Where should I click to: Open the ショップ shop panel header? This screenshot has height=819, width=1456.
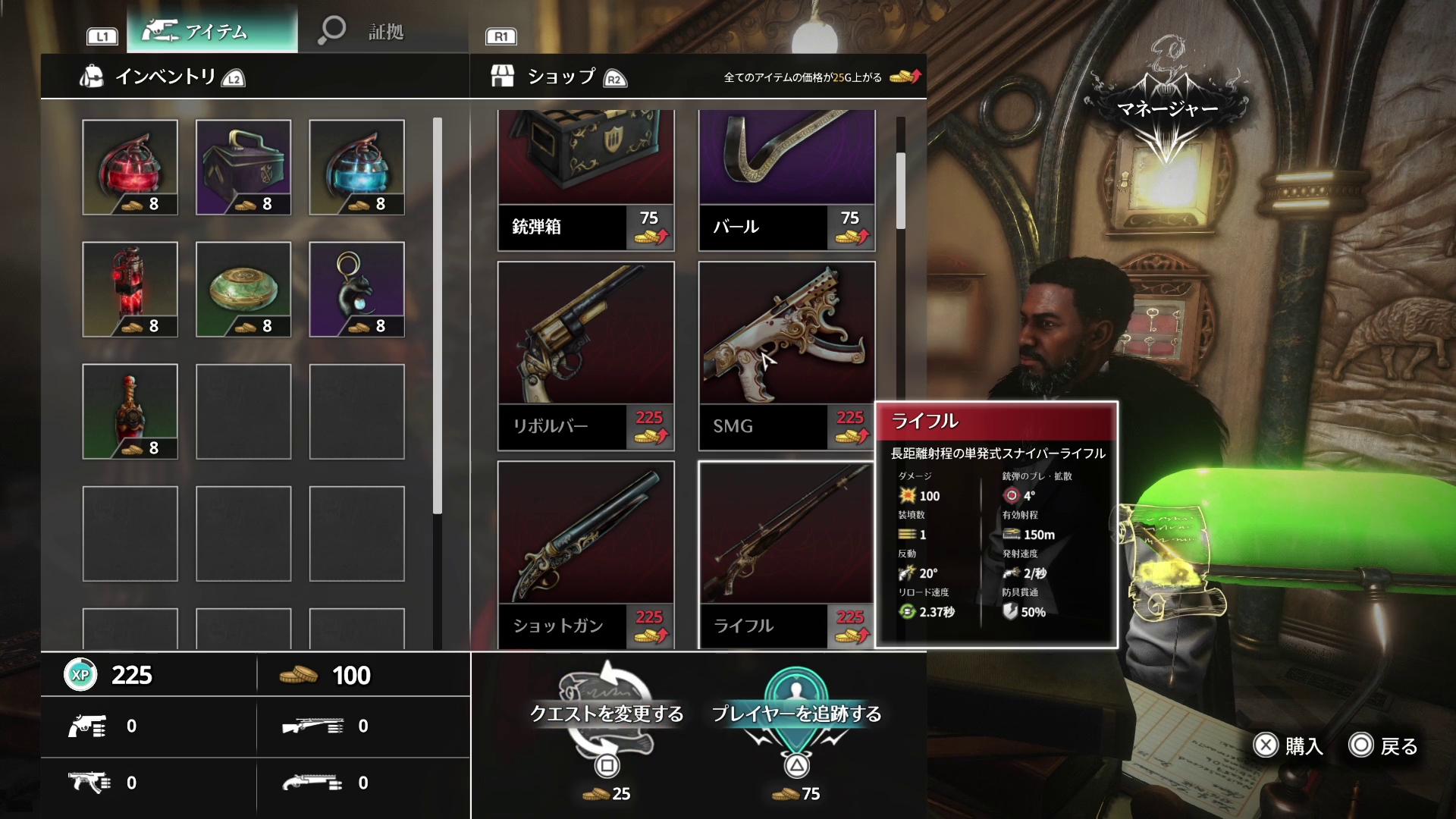click(560, 77)
